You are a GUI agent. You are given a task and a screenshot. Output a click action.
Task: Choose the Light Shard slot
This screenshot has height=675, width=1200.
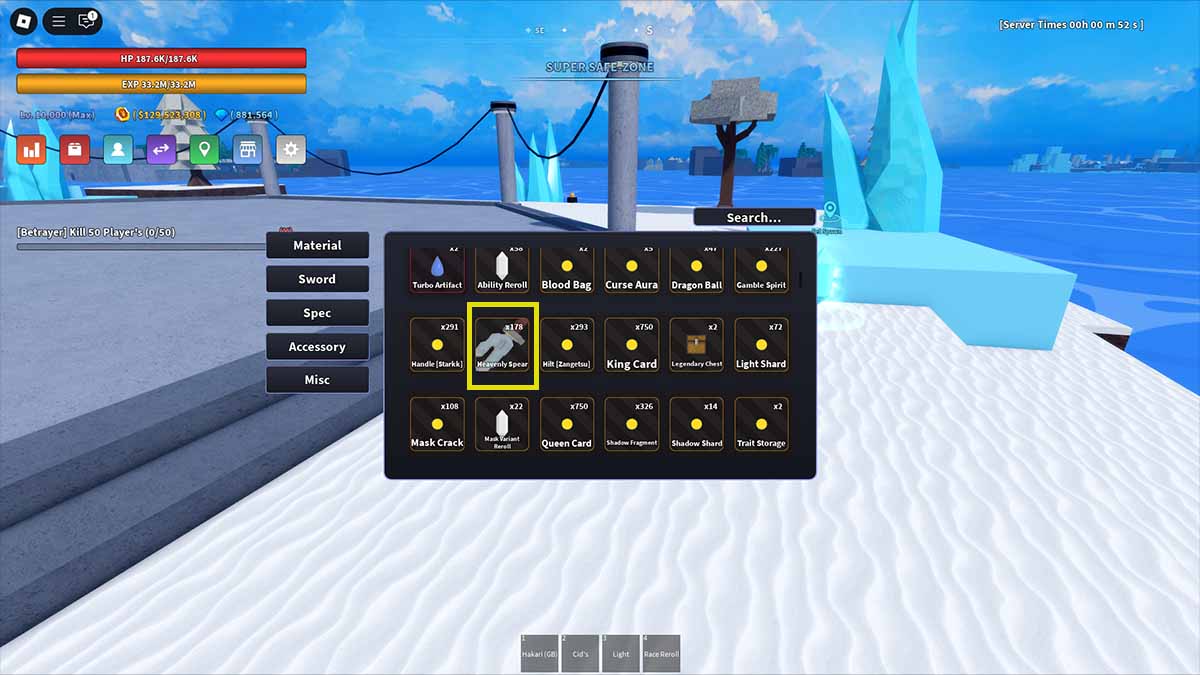tap(761, 346)
